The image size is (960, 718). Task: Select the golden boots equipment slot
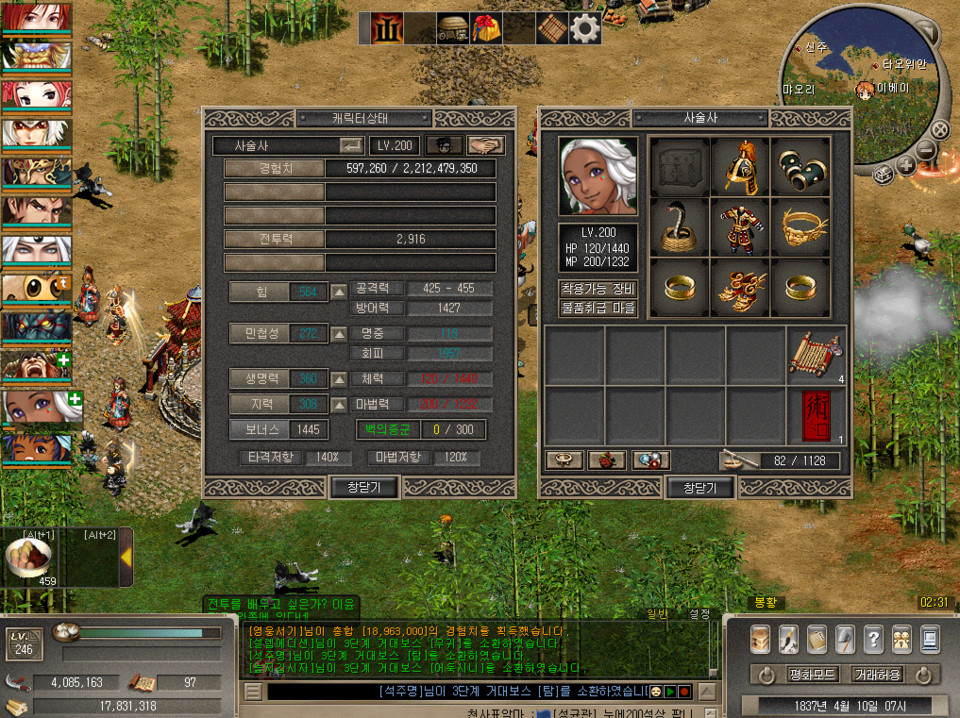739,288
